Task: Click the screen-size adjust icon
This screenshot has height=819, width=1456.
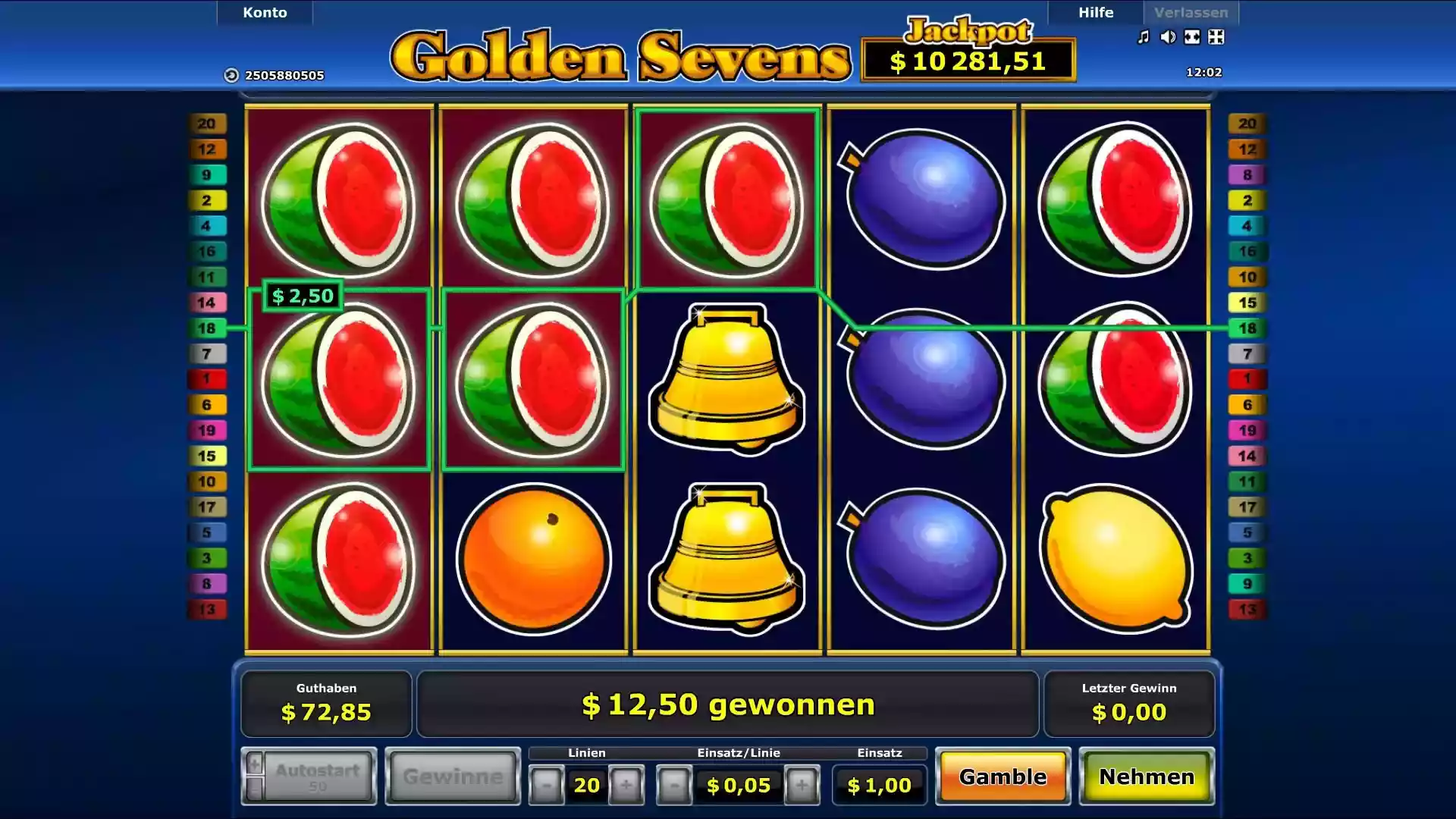Action: tap(1216, 37)
